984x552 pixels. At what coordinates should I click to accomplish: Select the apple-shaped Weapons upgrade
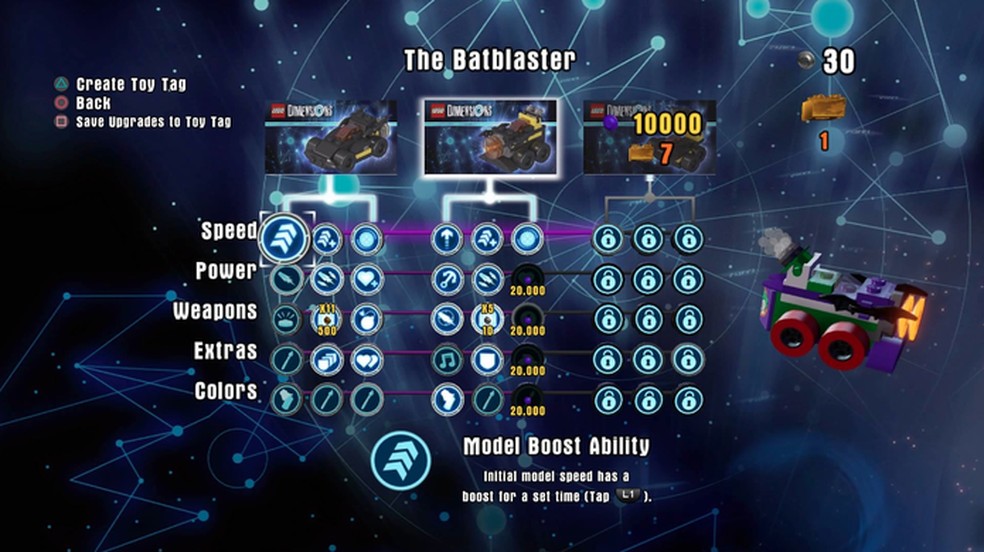click(x=367, y=319)
